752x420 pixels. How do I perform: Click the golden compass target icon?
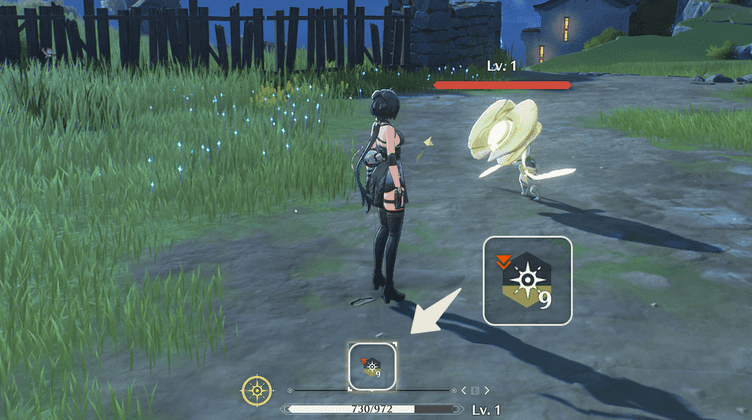(258, 389)
